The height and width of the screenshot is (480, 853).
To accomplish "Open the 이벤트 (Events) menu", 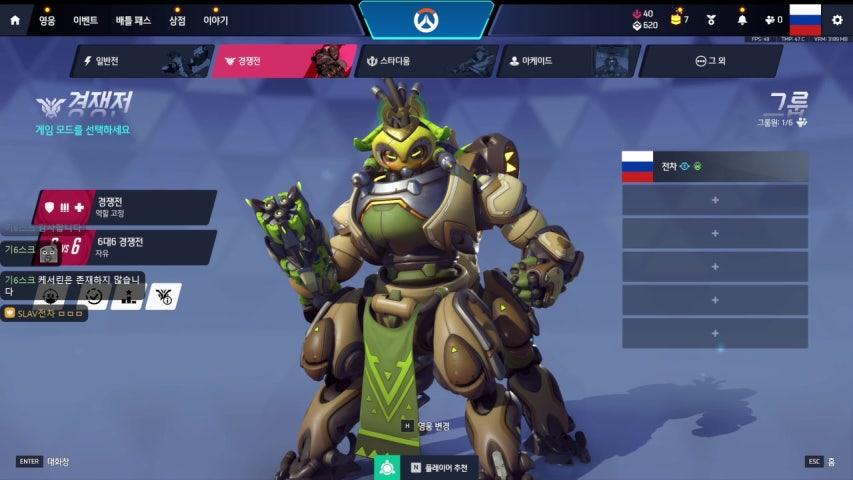I will [x=85, y=20].
